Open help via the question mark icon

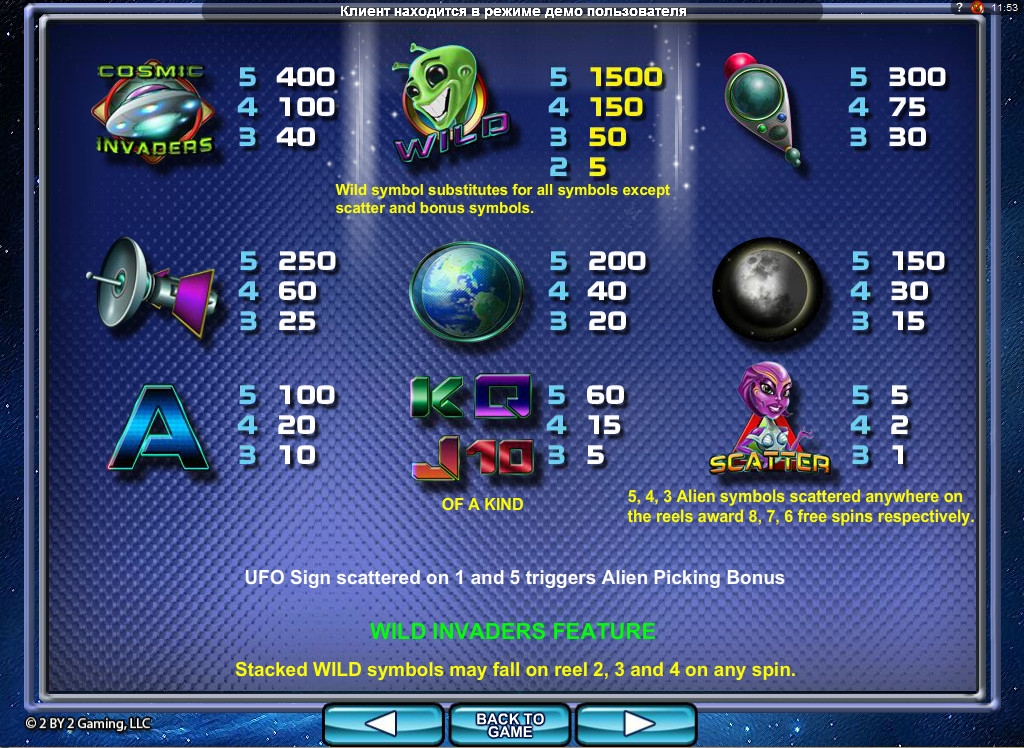pyautogui.click(x=958, y=7)
